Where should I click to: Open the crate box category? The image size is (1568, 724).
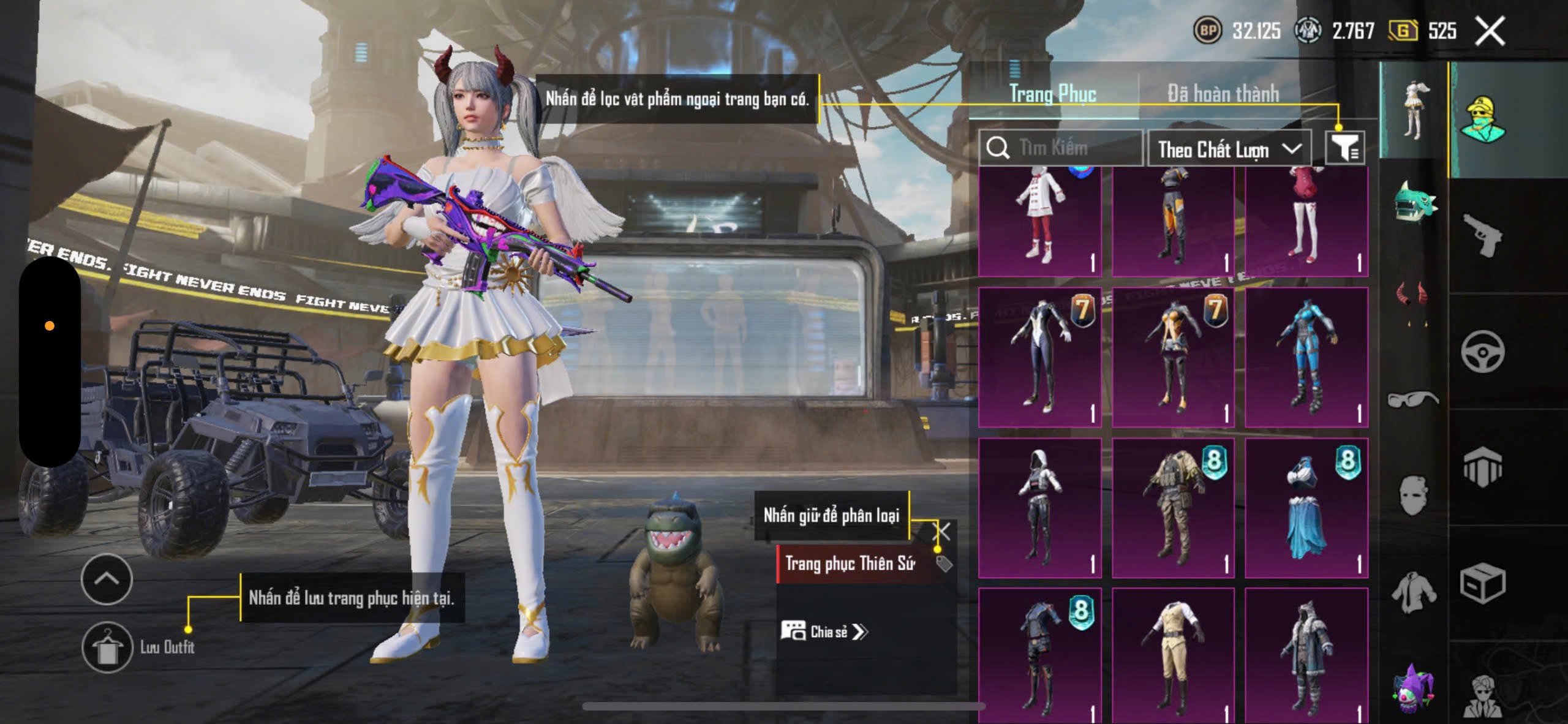[x=1482, y=584]
